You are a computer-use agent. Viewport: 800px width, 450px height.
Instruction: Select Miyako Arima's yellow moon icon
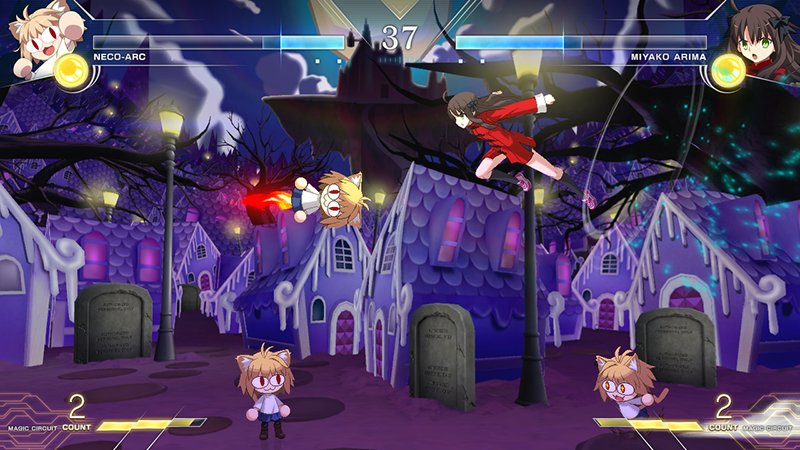pos(727,70)
